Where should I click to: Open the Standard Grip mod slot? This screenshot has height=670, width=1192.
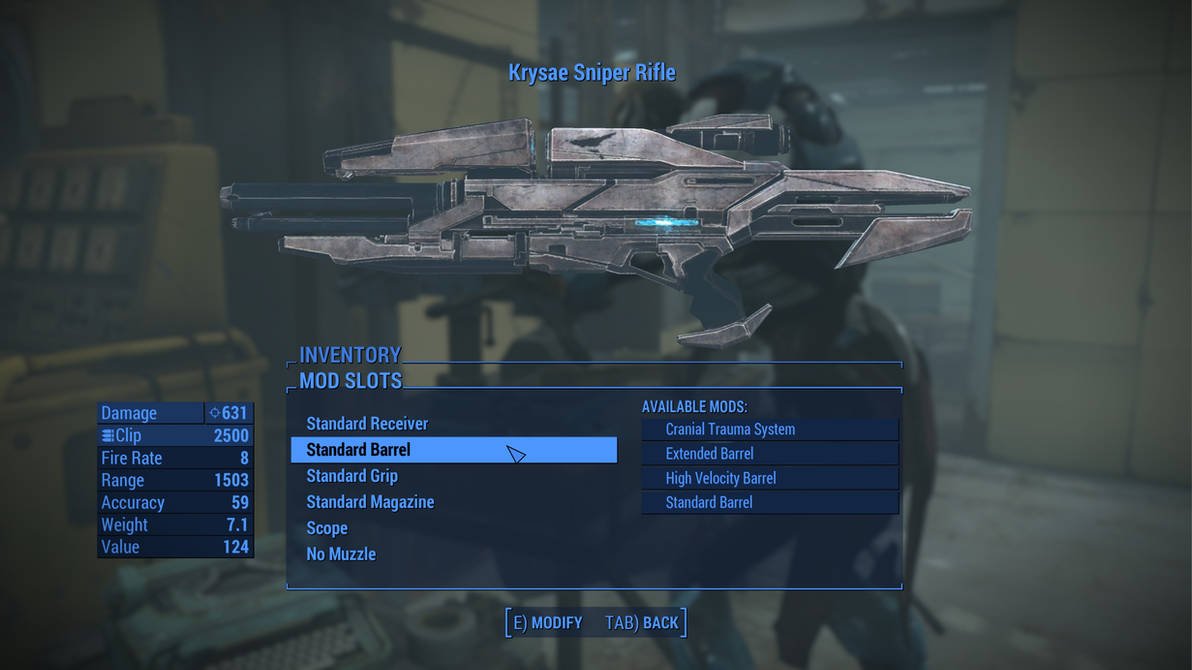click(x=352, y=476)
